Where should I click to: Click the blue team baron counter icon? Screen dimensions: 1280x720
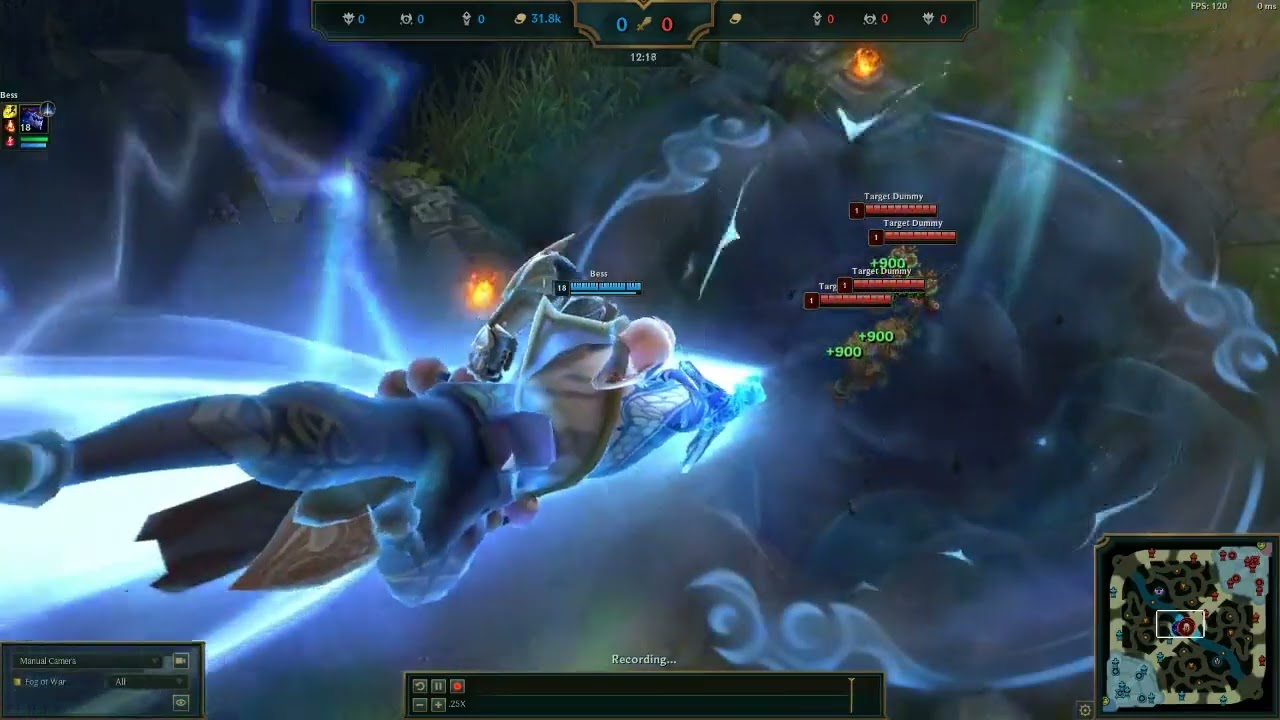[347, 17]
